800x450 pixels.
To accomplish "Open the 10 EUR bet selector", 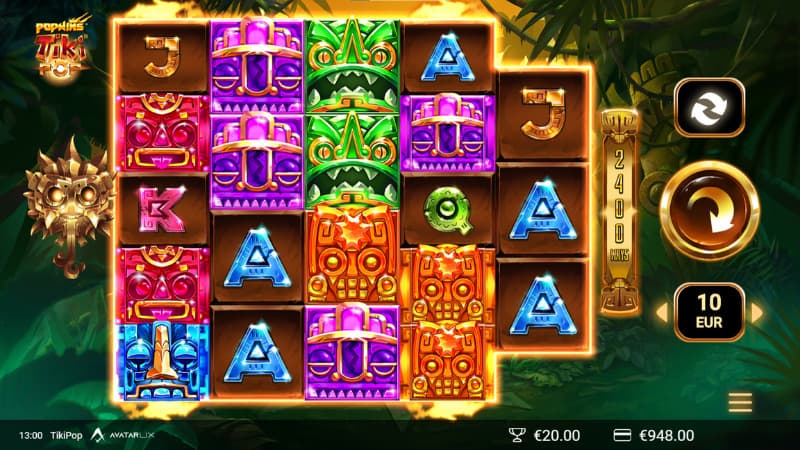I will coord(708,312).
